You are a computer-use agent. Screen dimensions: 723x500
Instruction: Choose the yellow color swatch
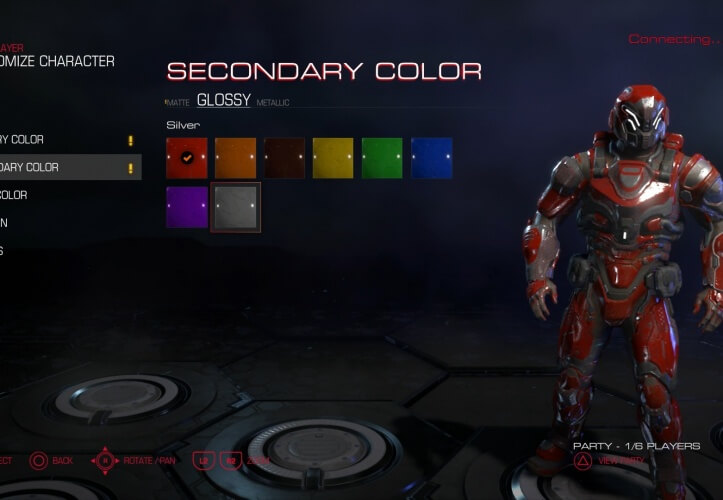tap(334, 158)
